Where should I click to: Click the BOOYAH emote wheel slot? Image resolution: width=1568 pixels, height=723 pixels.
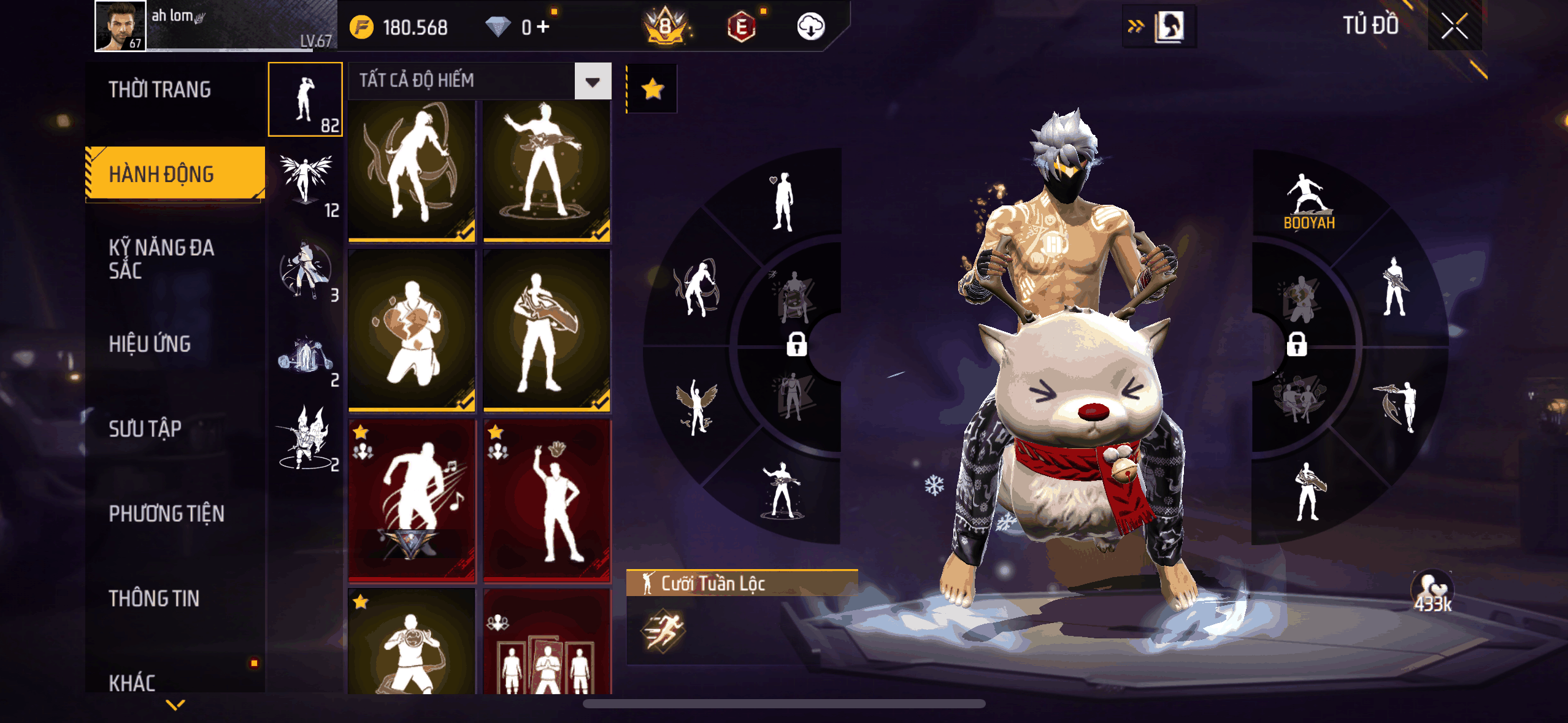1309,202
